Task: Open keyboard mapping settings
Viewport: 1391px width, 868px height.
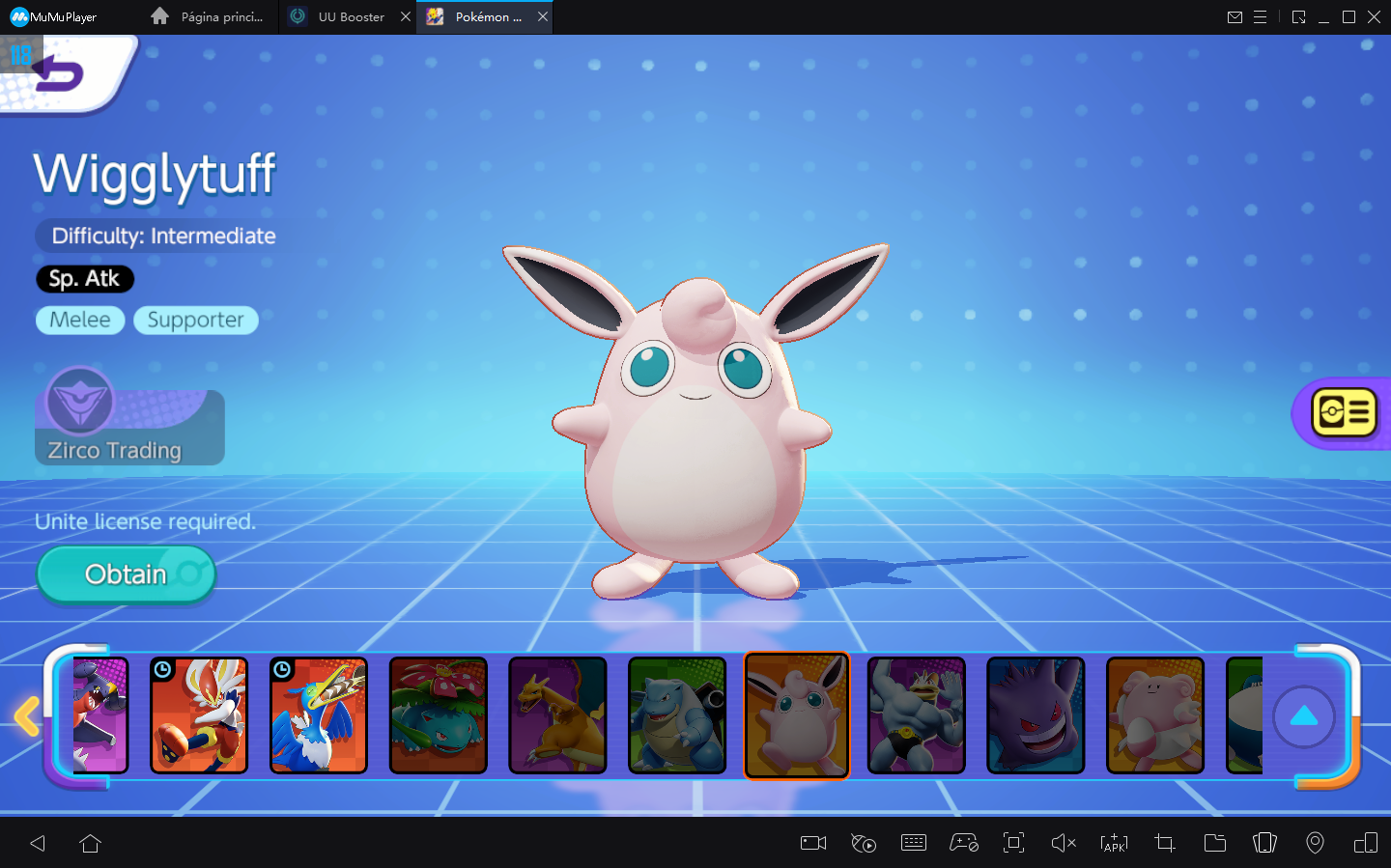Action: pyautogui.click(x=914, y=843)
